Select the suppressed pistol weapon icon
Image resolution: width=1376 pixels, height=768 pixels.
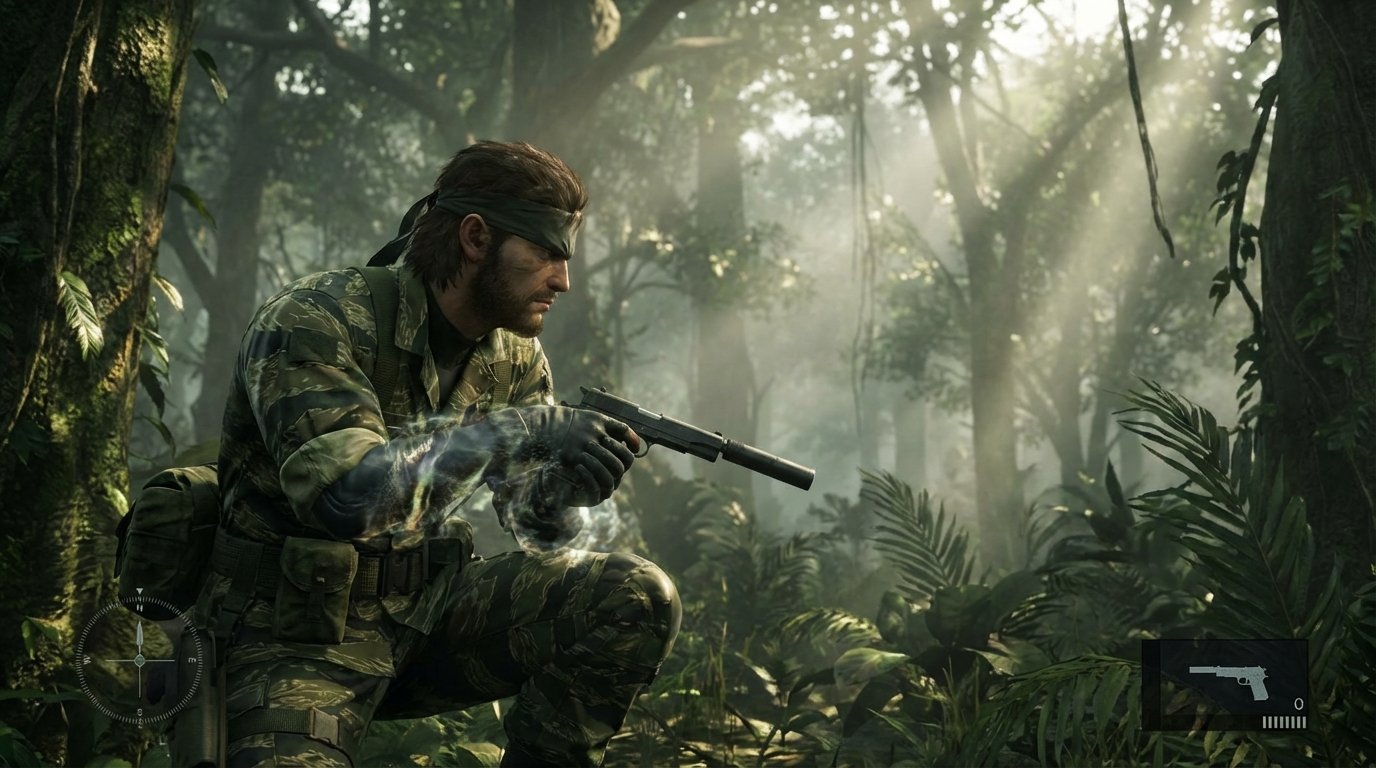click(x=1229, y=679)
